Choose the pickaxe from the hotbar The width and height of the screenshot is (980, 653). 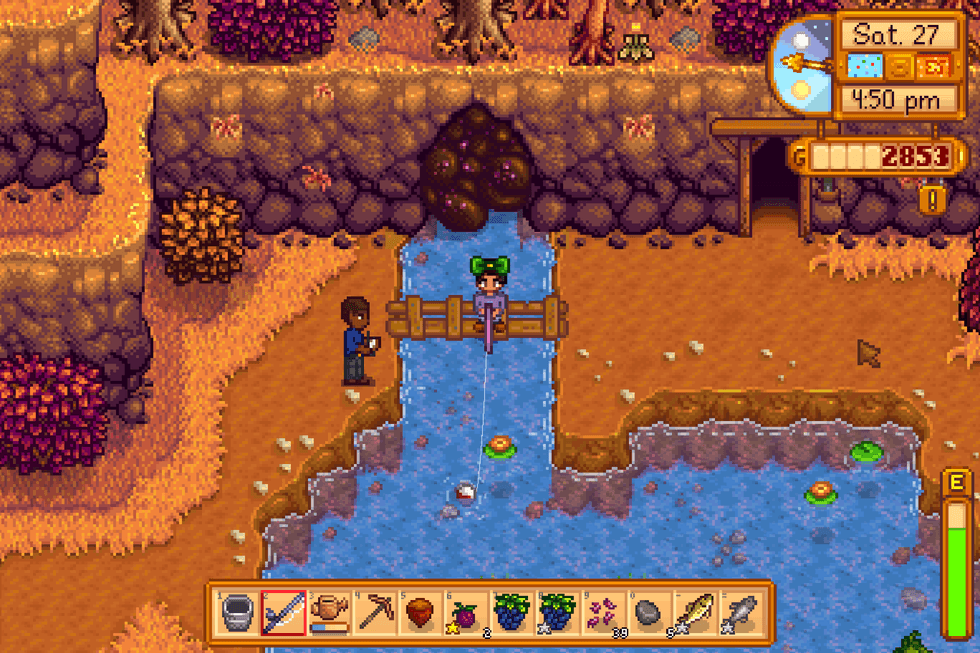[x=375, y=612]
